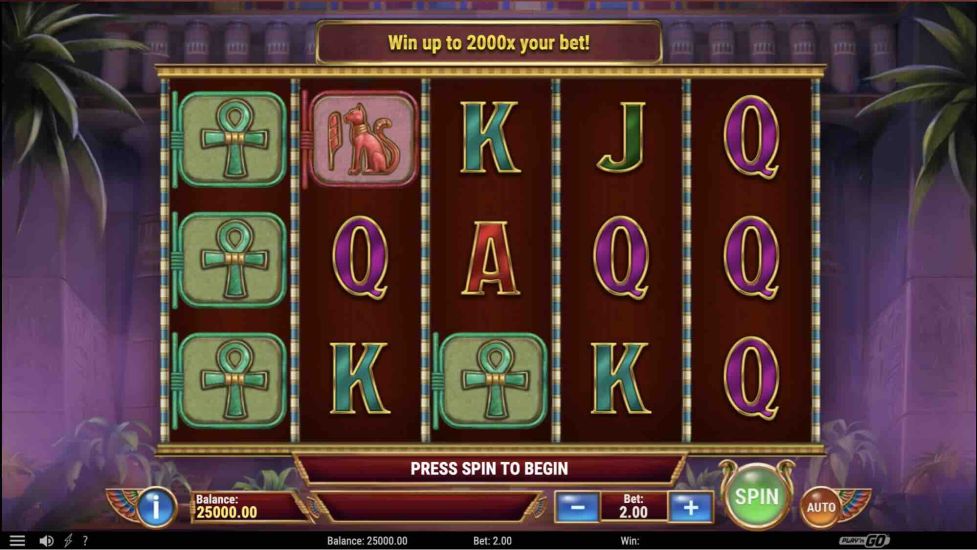The height and width of the screenshot is (550, 977).
Task: Spin the reels with the green SPIN button
Action: click(757, 496)
